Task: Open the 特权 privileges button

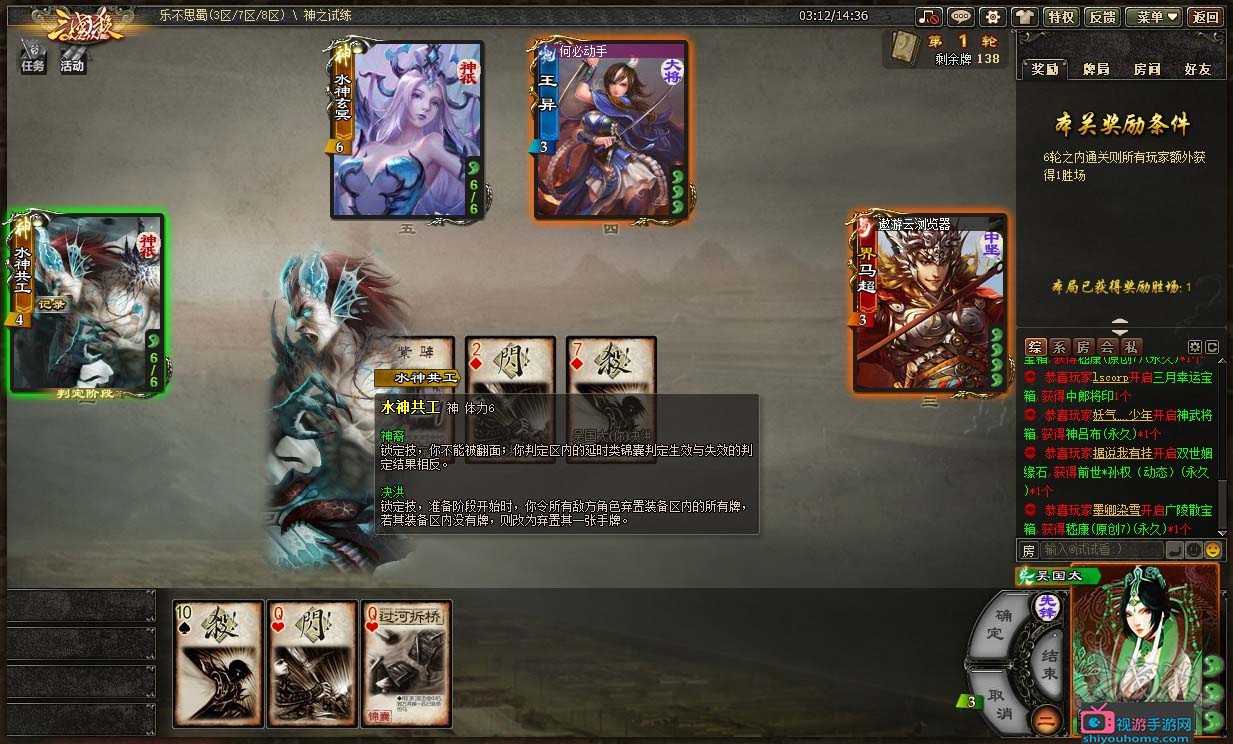Action: [x=1059, y=17]
